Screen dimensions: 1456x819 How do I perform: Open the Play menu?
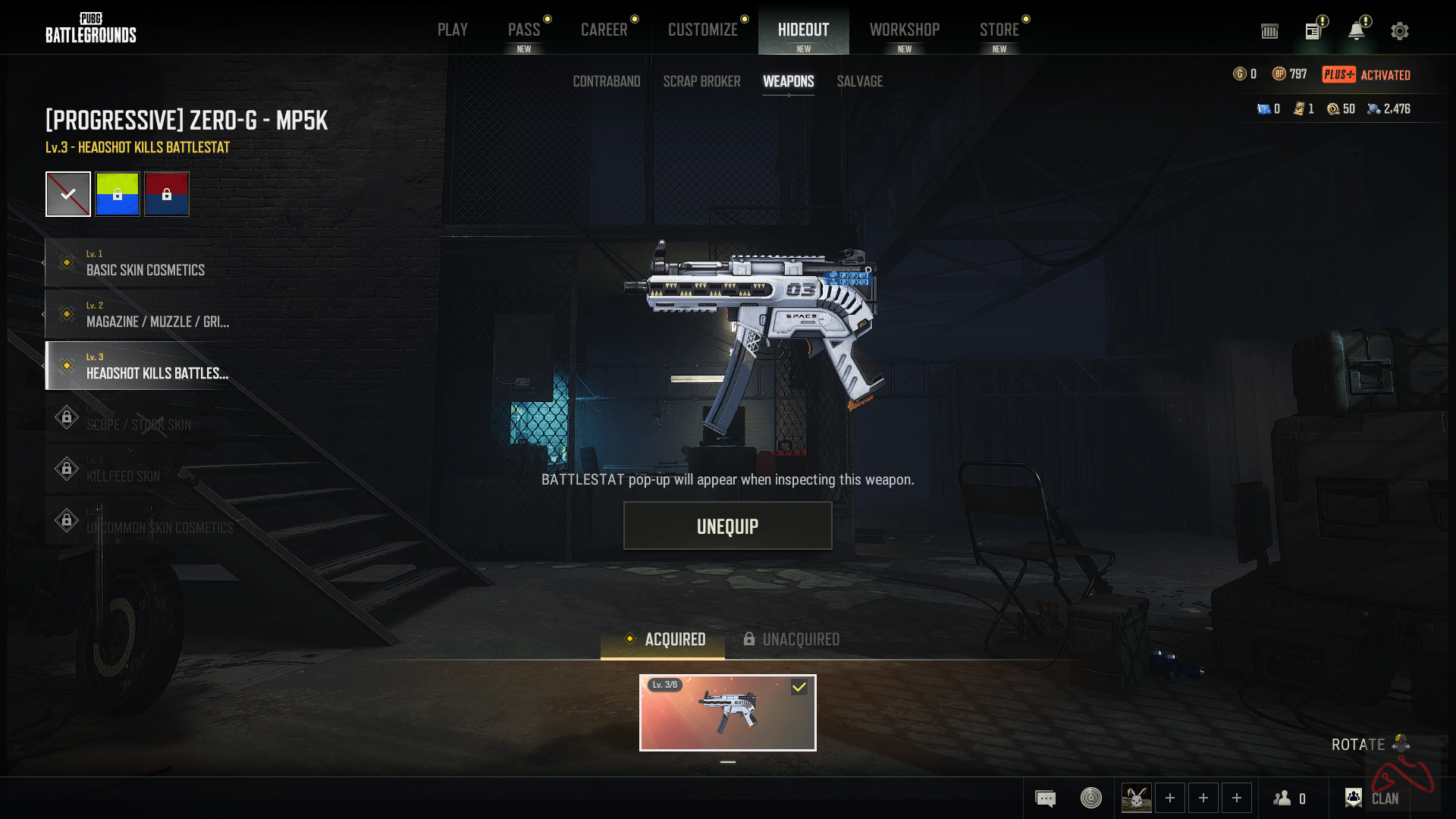coord(452,30)
